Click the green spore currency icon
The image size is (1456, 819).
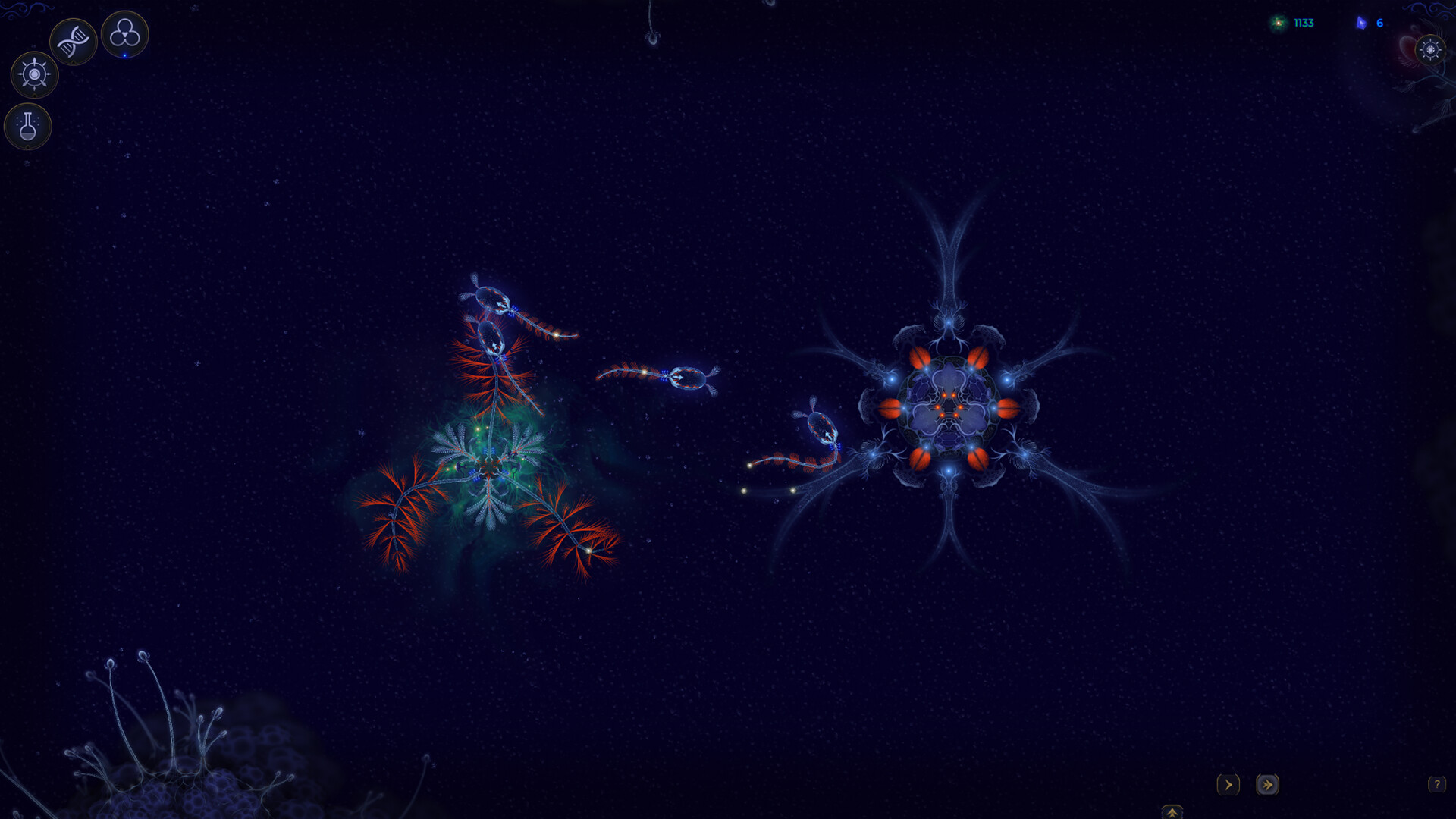click(1279, 23)
